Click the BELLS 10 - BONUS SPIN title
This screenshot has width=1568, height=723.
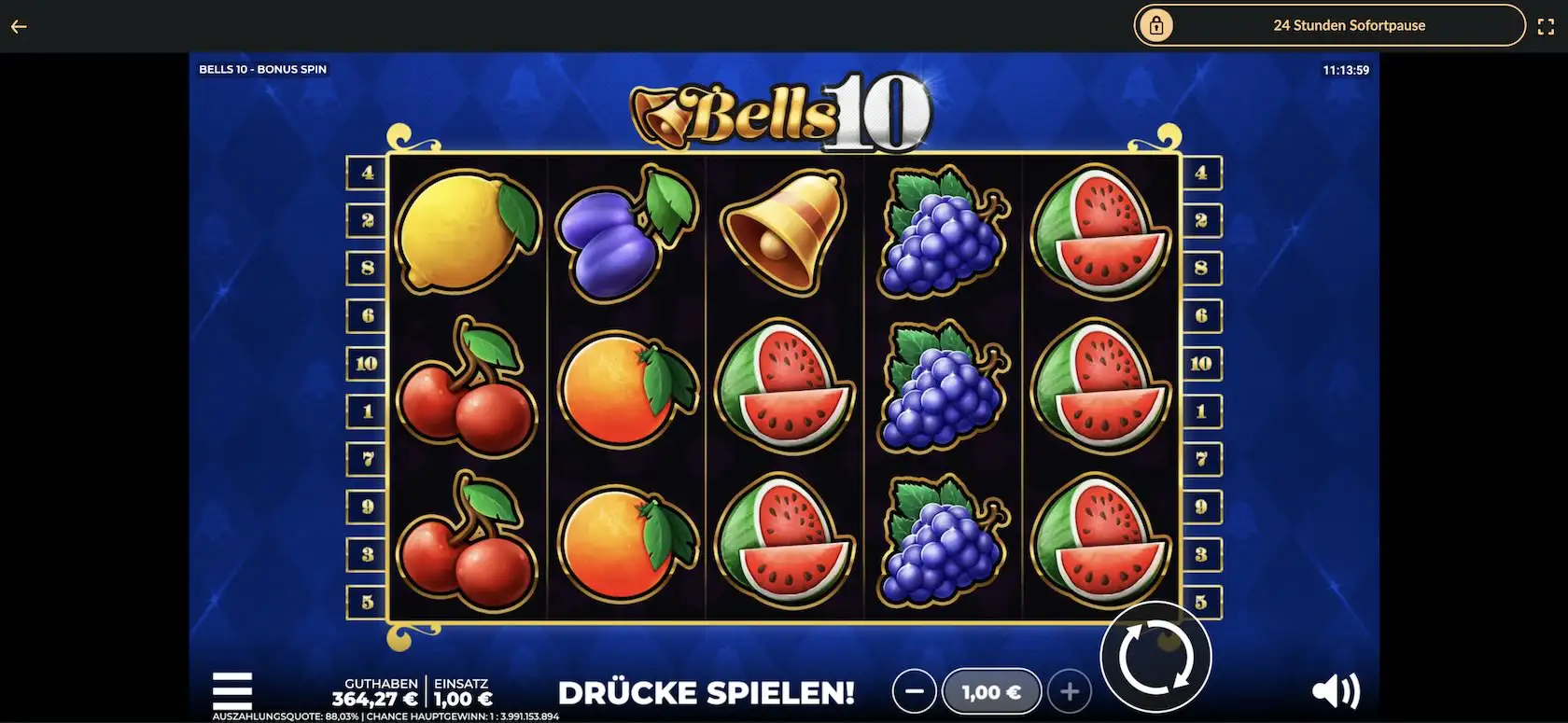(x=261, y=68)
